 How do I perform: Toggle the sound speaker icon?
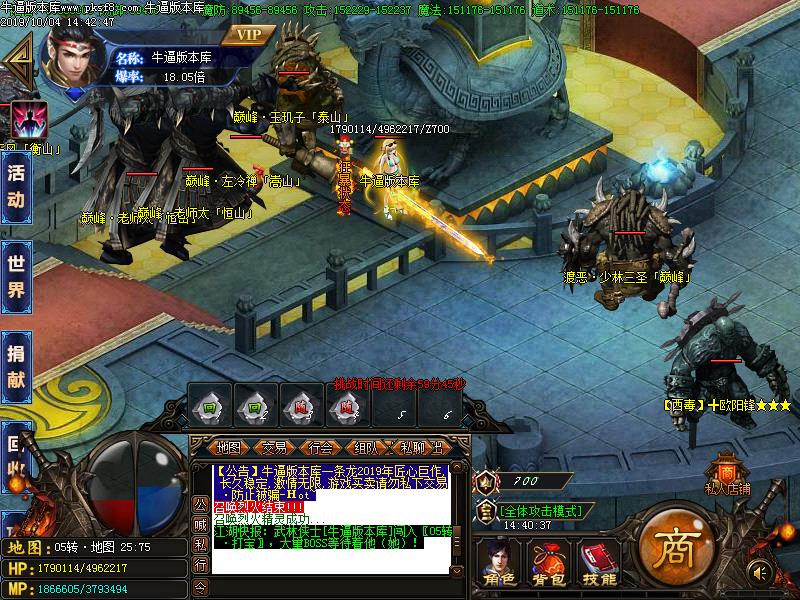pos(761,571)
